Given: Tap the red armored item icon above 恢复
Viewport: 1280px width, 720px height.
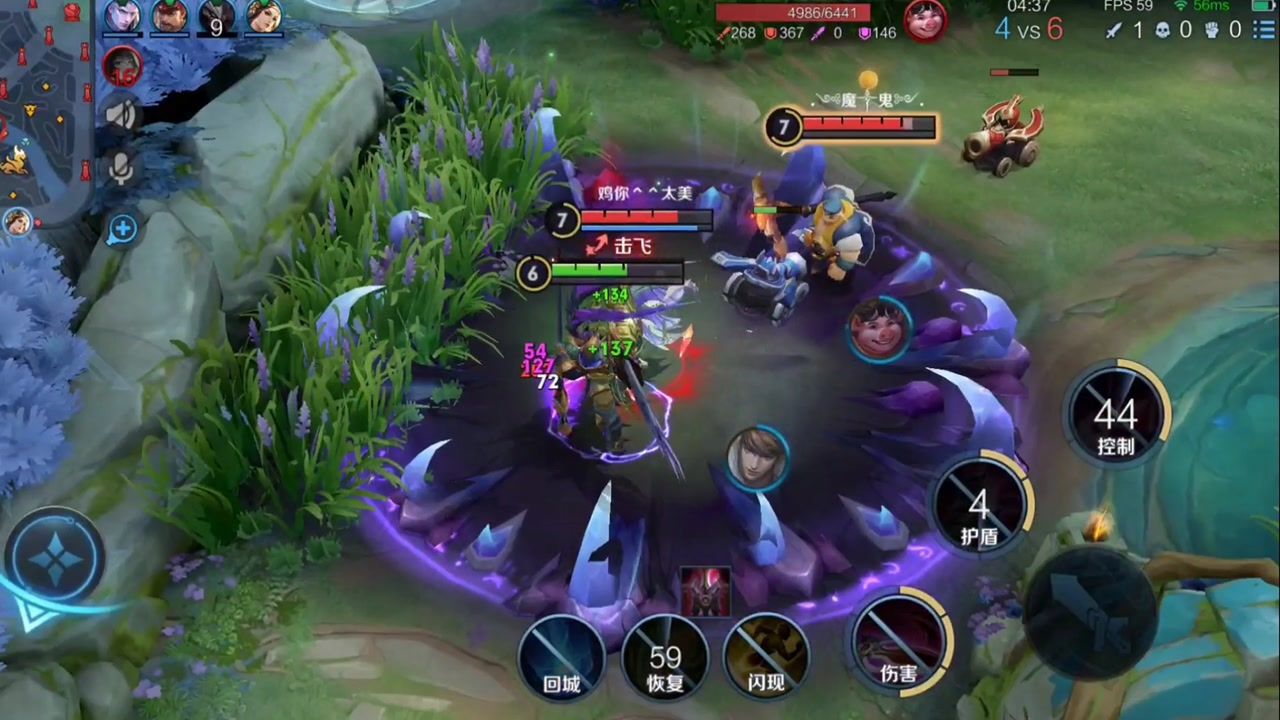Looking at the screenshot, I should coord(706,591).
